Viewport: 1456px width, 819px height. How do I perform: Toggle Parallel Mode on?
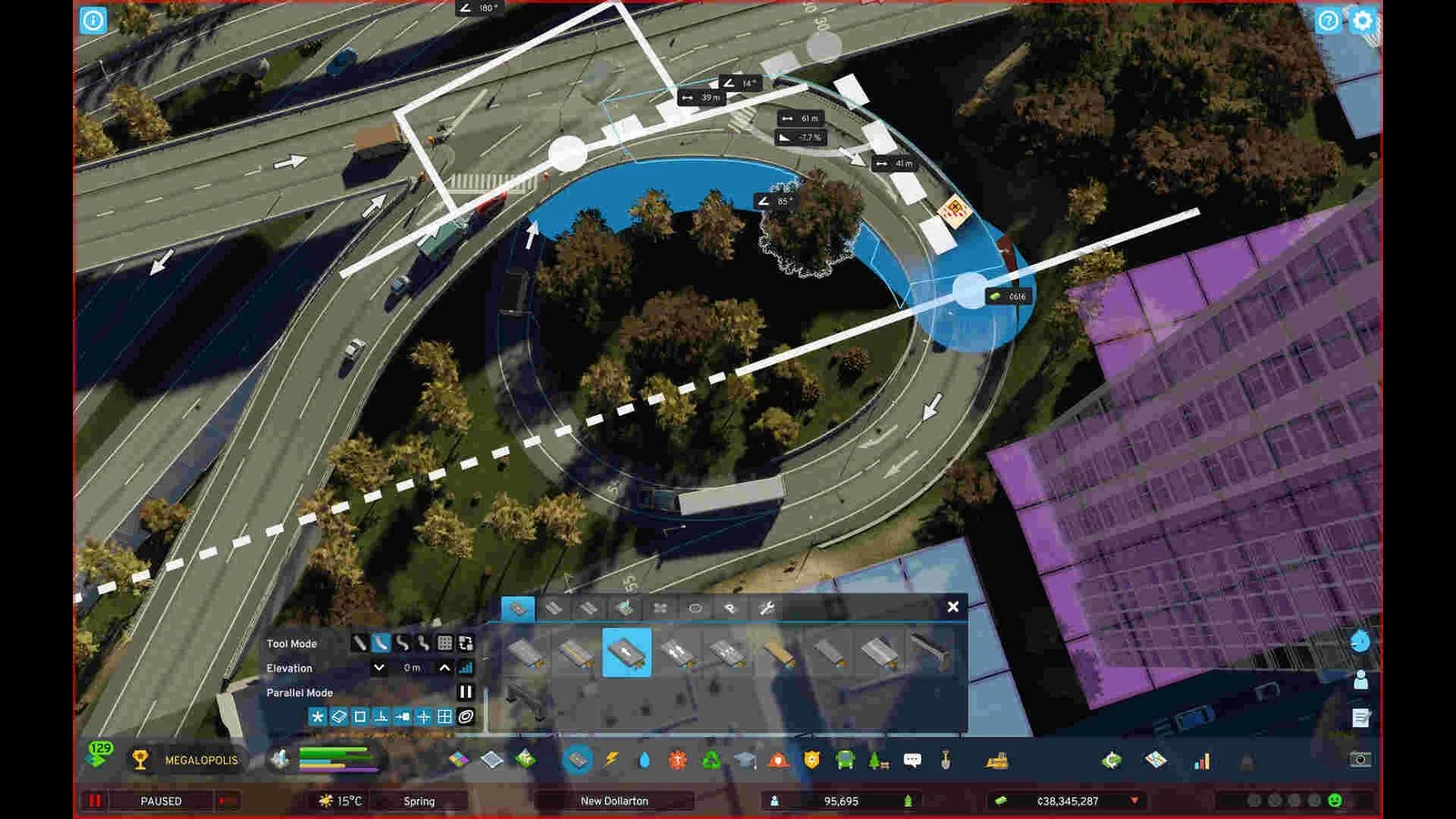click(466, 690)
